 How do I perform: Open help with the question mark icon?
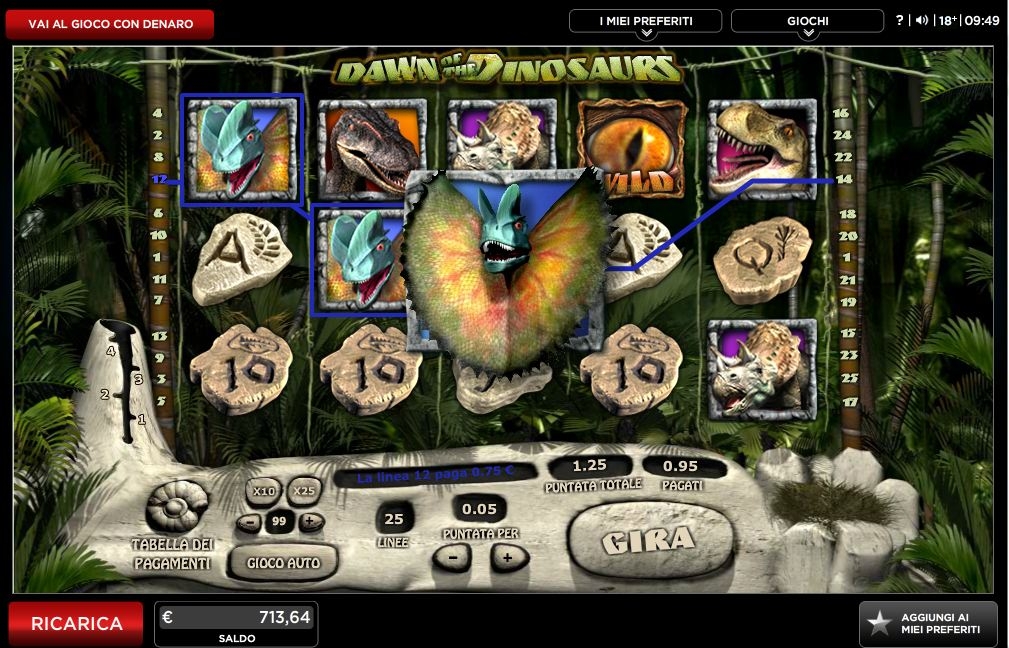(x=900, y=20)
